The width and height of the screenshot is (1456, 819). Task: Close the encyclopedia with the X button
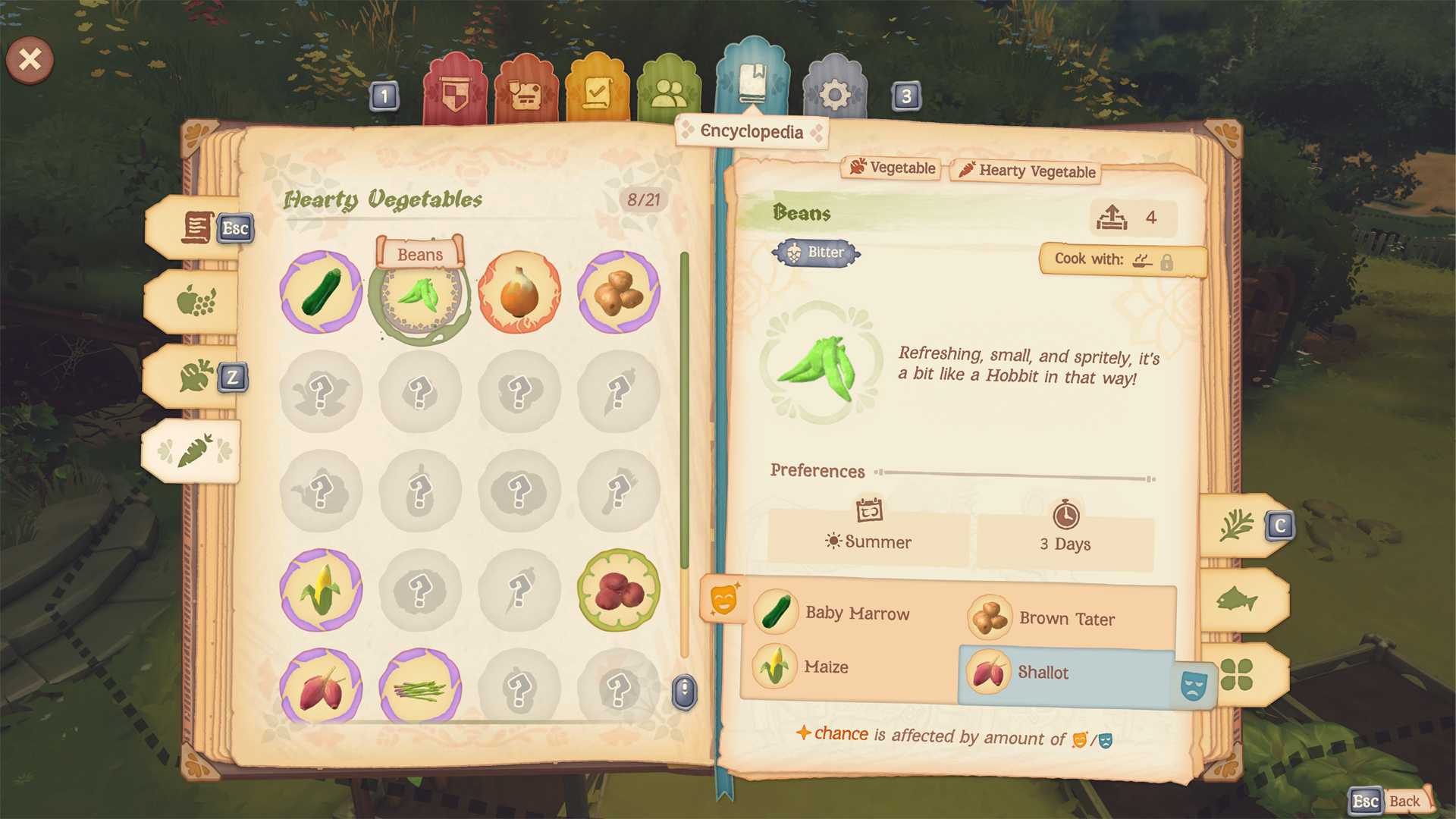(30, 59)
